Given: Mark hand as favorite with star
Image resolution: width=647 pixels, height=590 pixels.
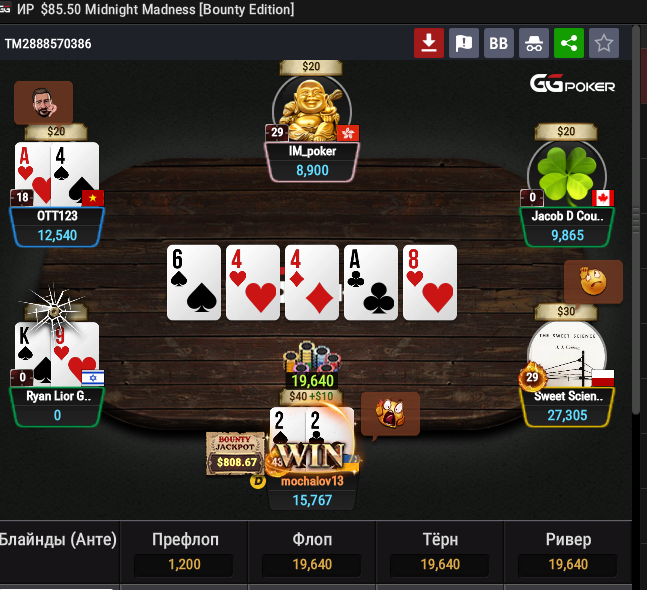Looking at the screenshot, I should click(x=604, y=43).
